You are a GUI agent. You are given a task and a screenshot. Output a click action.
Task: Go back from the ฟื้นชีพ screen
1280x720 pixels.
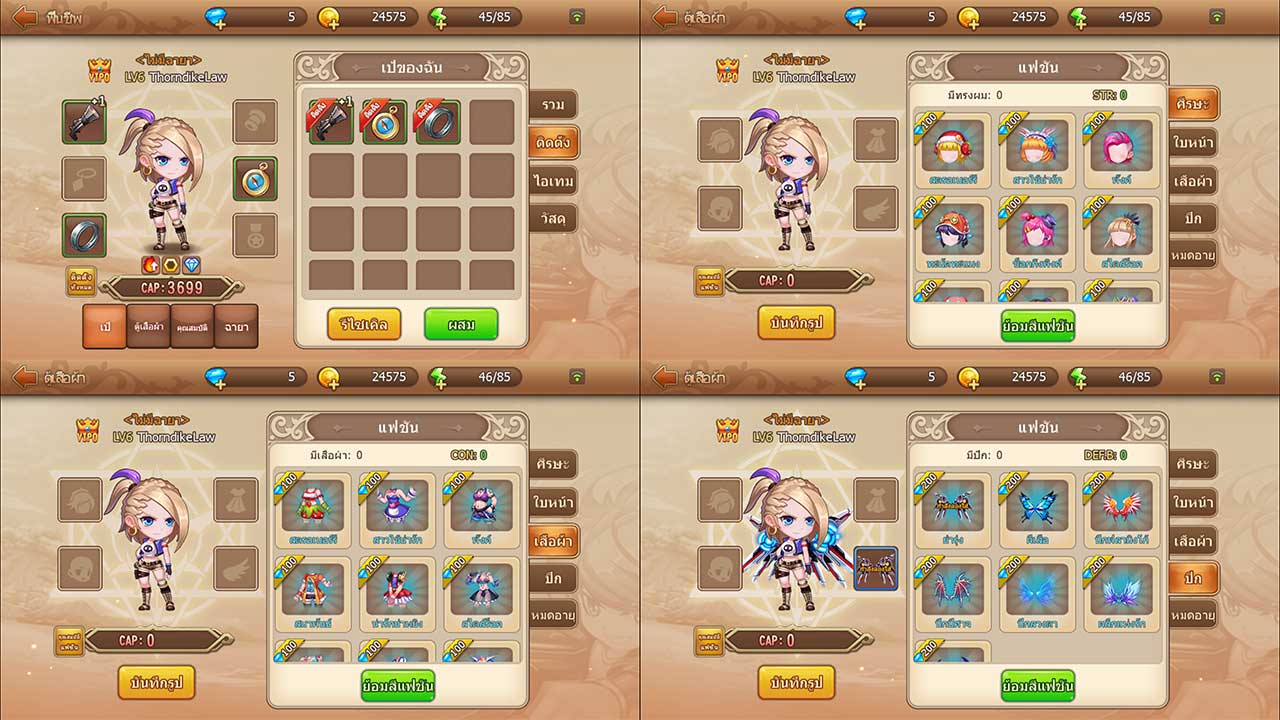(x=24, y=17)
